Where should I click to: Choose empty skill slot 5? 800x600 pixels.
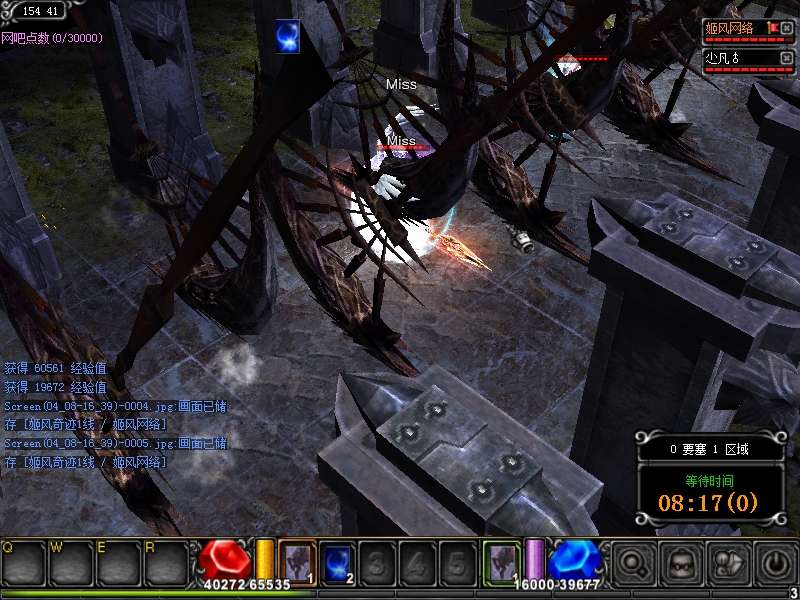[x=457, y=561]
